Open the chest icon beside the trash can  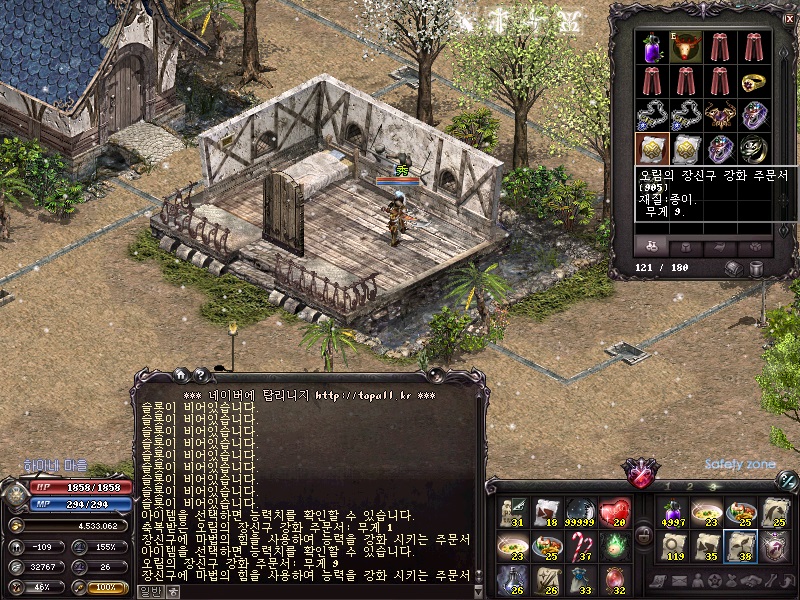coord(733,269)
